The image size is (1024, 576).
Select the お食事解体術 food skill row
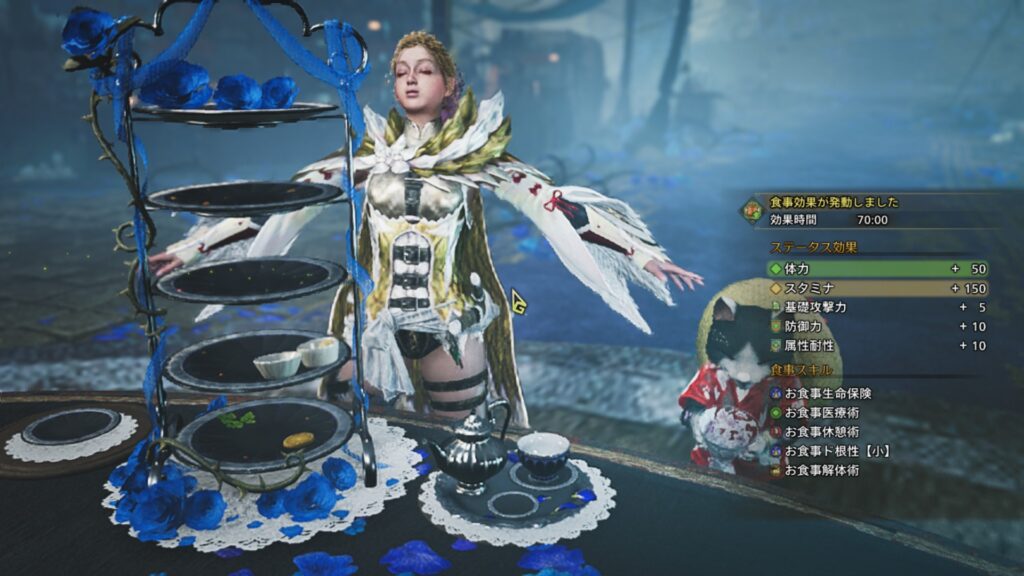coord(824,470)
